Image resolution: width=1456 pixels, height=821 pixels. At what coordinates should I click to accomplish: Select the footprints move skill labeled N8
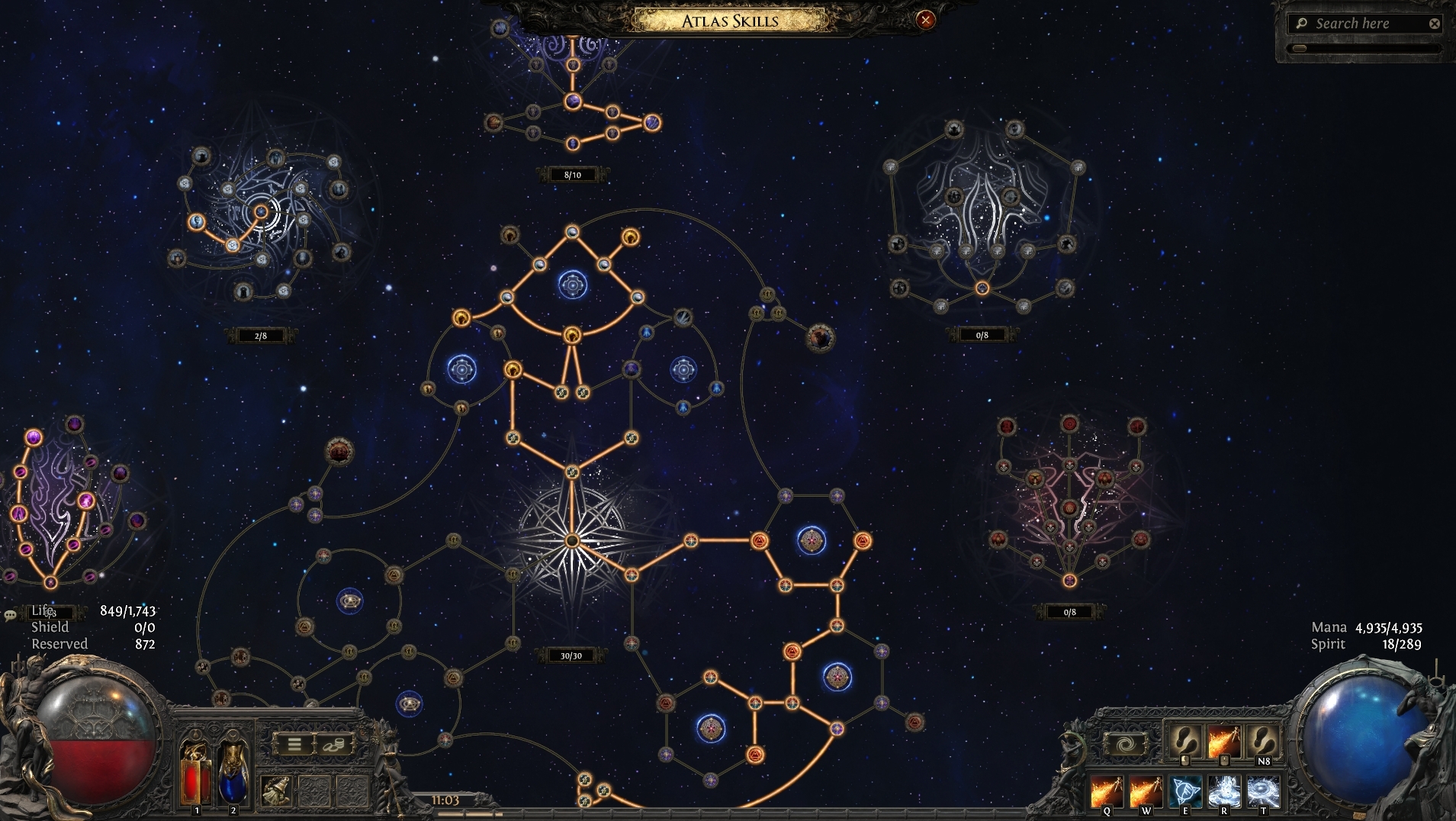(1263, 739)
